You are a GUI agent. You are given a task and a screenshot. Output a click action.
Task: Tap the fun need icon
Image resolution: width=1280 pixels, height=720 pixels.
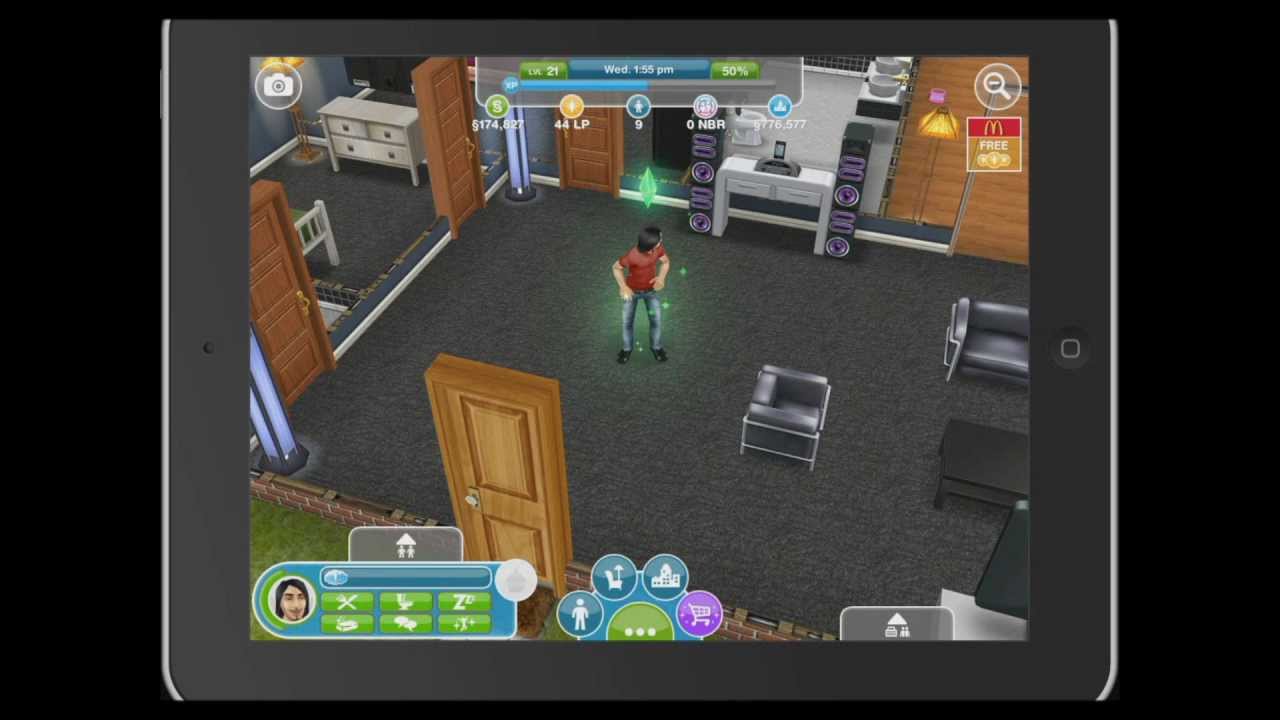[464, 624]
